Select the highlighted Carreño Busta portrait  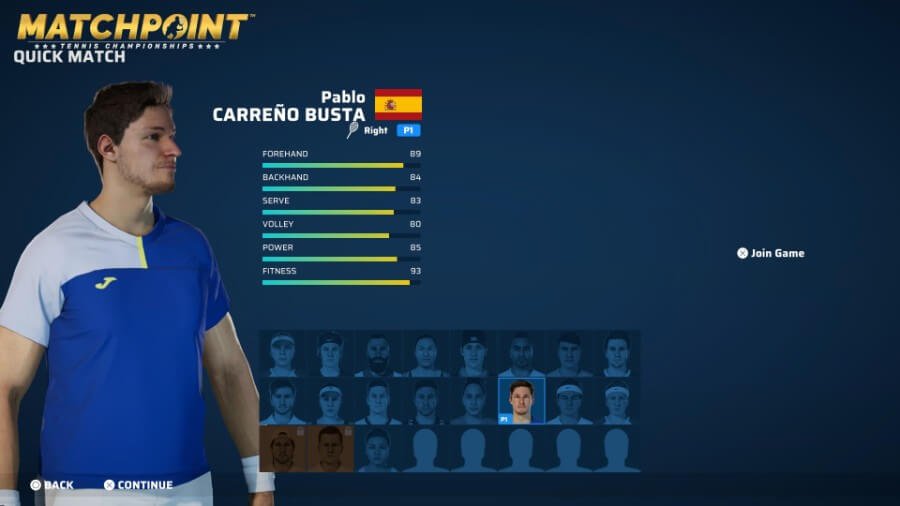(x=521, y=401)
